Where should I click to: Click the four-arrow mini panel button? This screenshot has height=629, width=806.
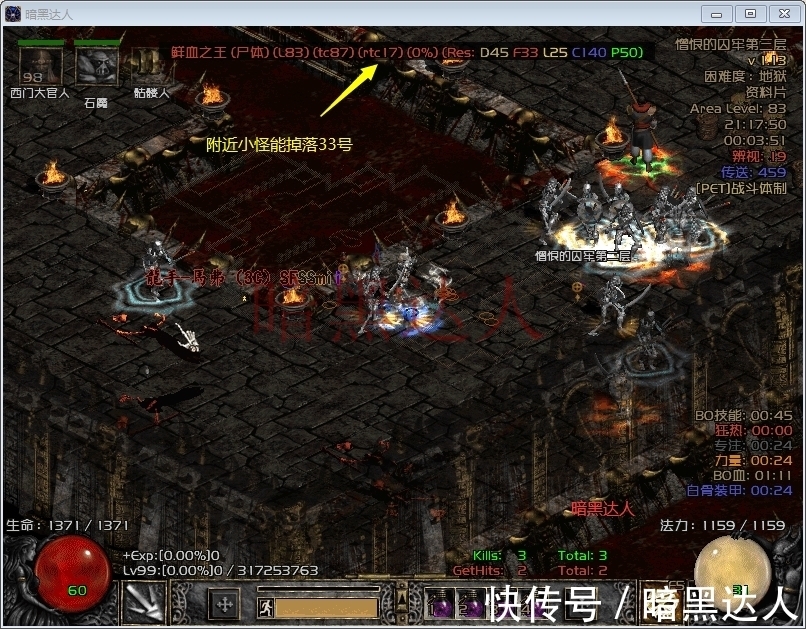pyautogui.click(x=225, y=604)
